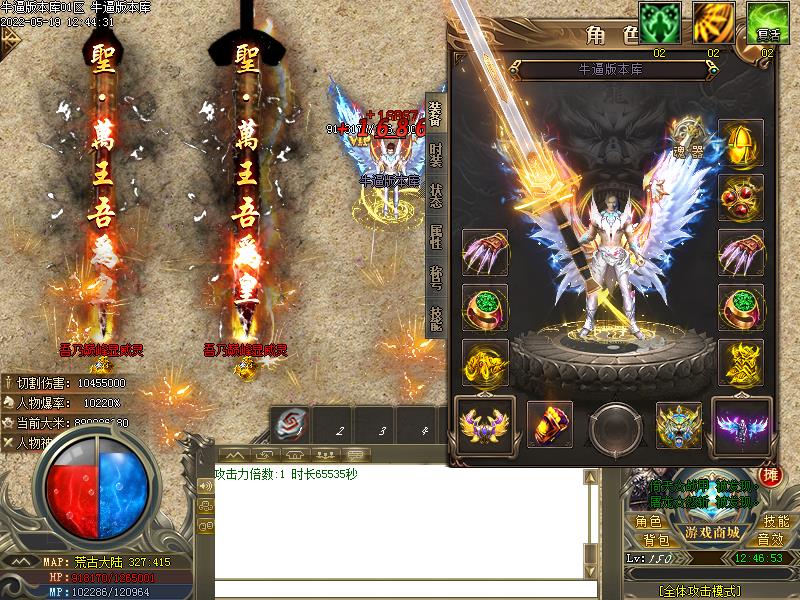Select the golden helmet equipment slot

point(741,142)
